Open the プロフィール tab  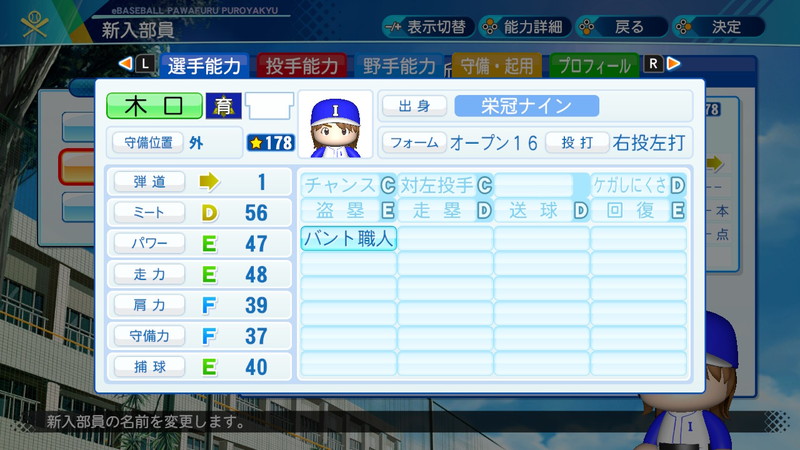click(594, 66)
